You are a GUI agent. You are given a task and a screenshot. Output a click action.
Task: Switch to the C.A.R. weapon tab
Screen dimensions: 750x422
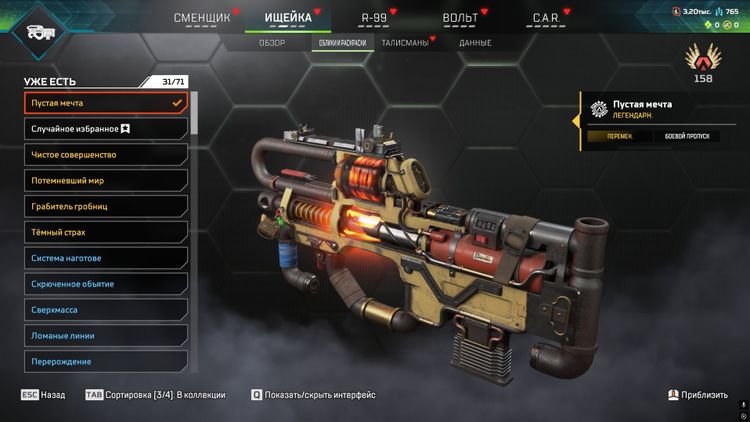tap(546, 17)
